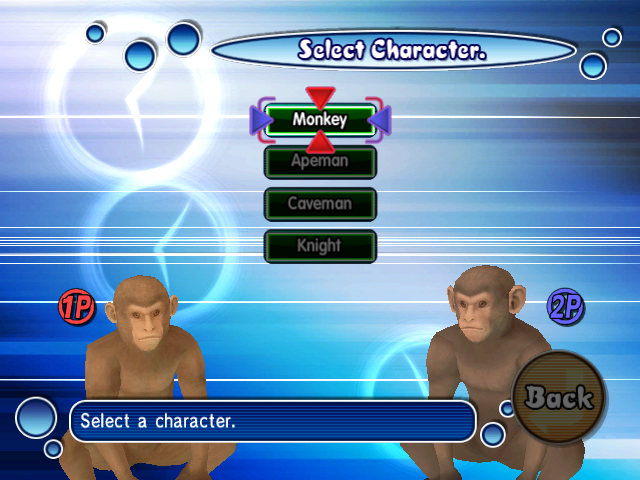Click the red down arrow below Monkey
The image size is (640, 480).
pyautogui.click(x=320, y=142)
